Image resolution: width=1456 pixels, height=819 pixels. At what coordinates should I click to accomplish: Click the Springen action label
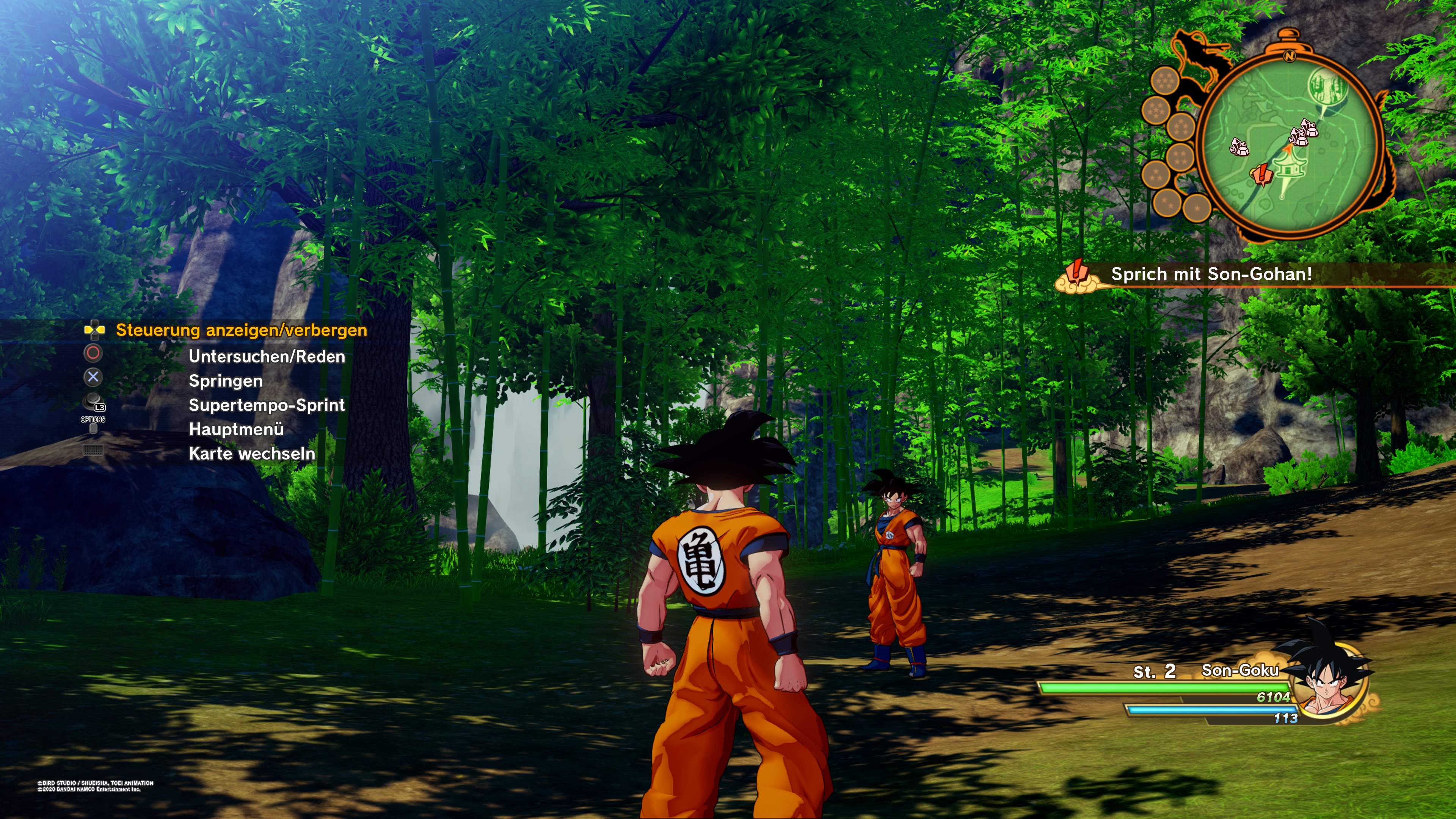[225, 381]
